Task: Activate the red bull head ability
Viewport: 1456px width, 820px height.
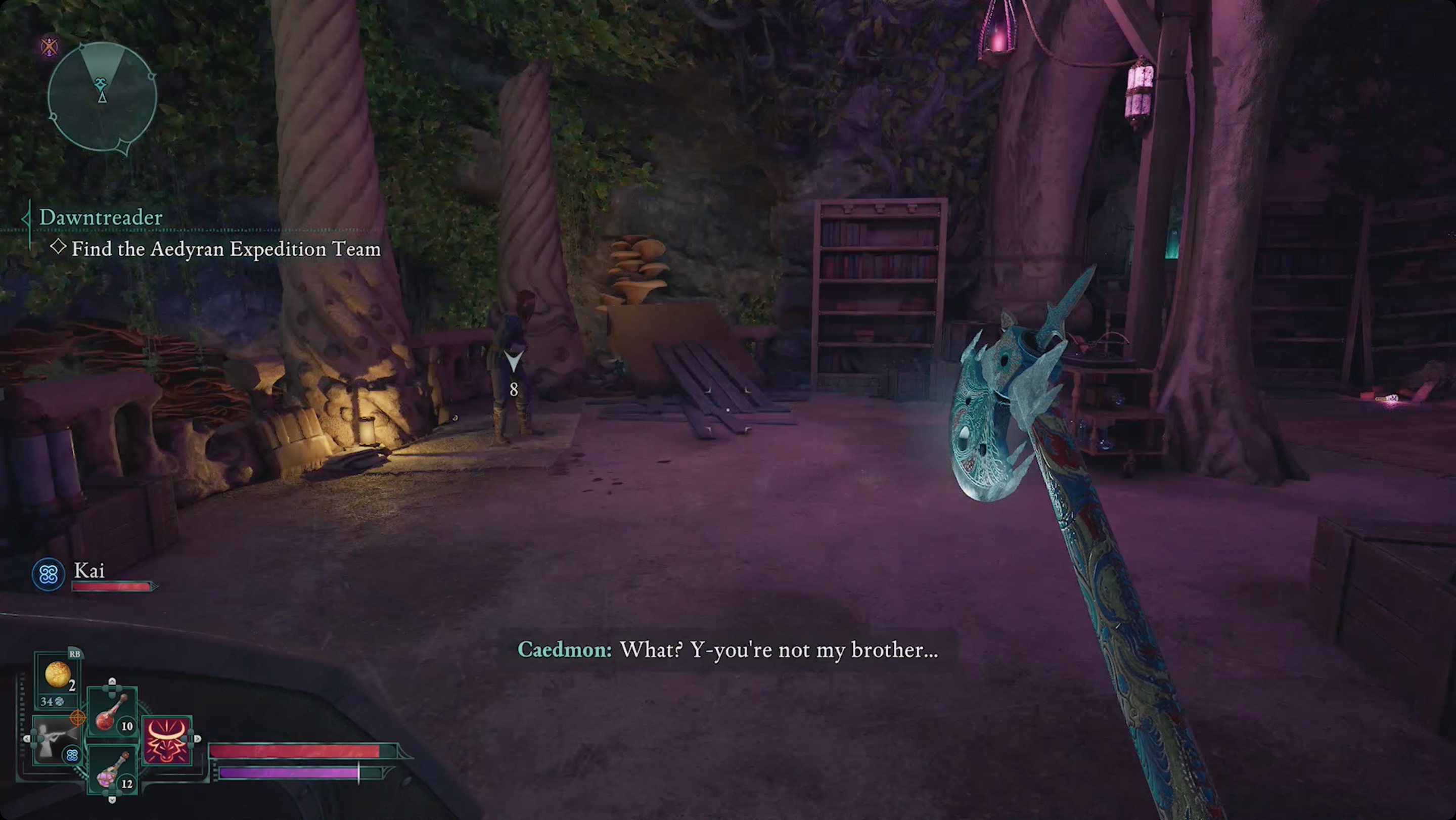Action: 167,740
